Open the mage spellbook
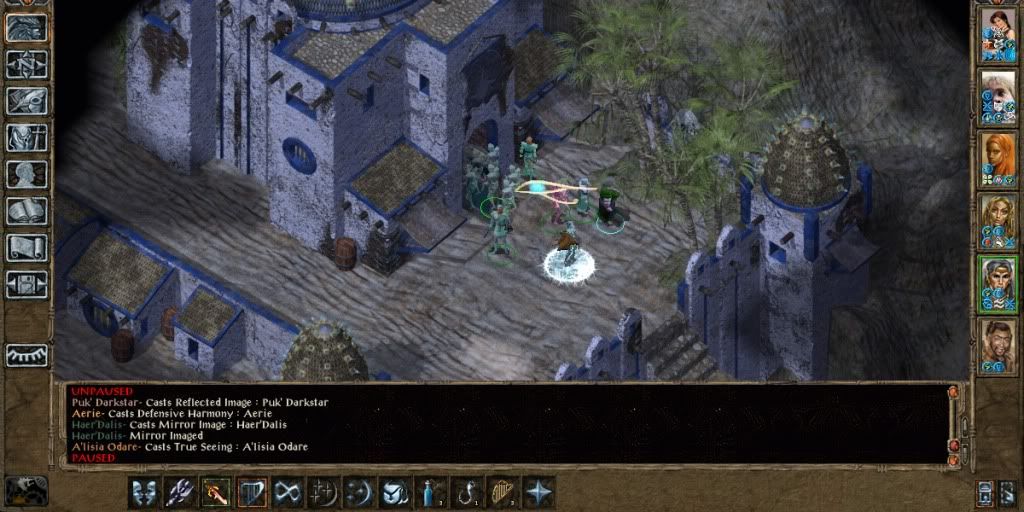The image size is (1024, 512). tap(26, 211)
